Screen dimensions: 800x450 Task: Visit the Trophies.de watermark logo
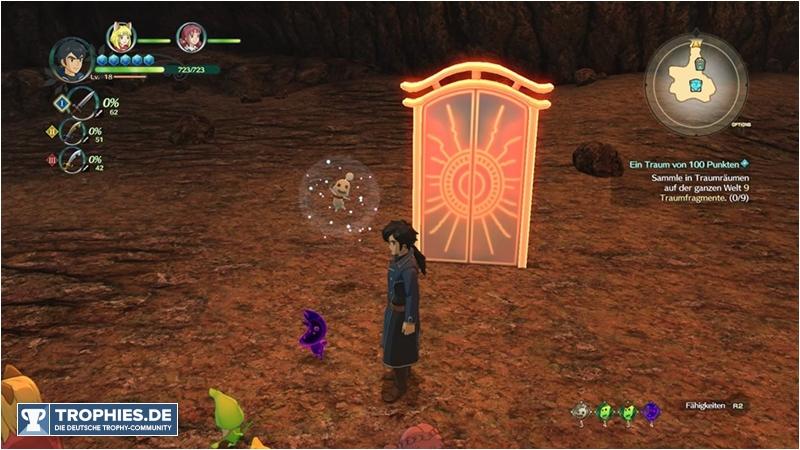(x=97, y=419)
